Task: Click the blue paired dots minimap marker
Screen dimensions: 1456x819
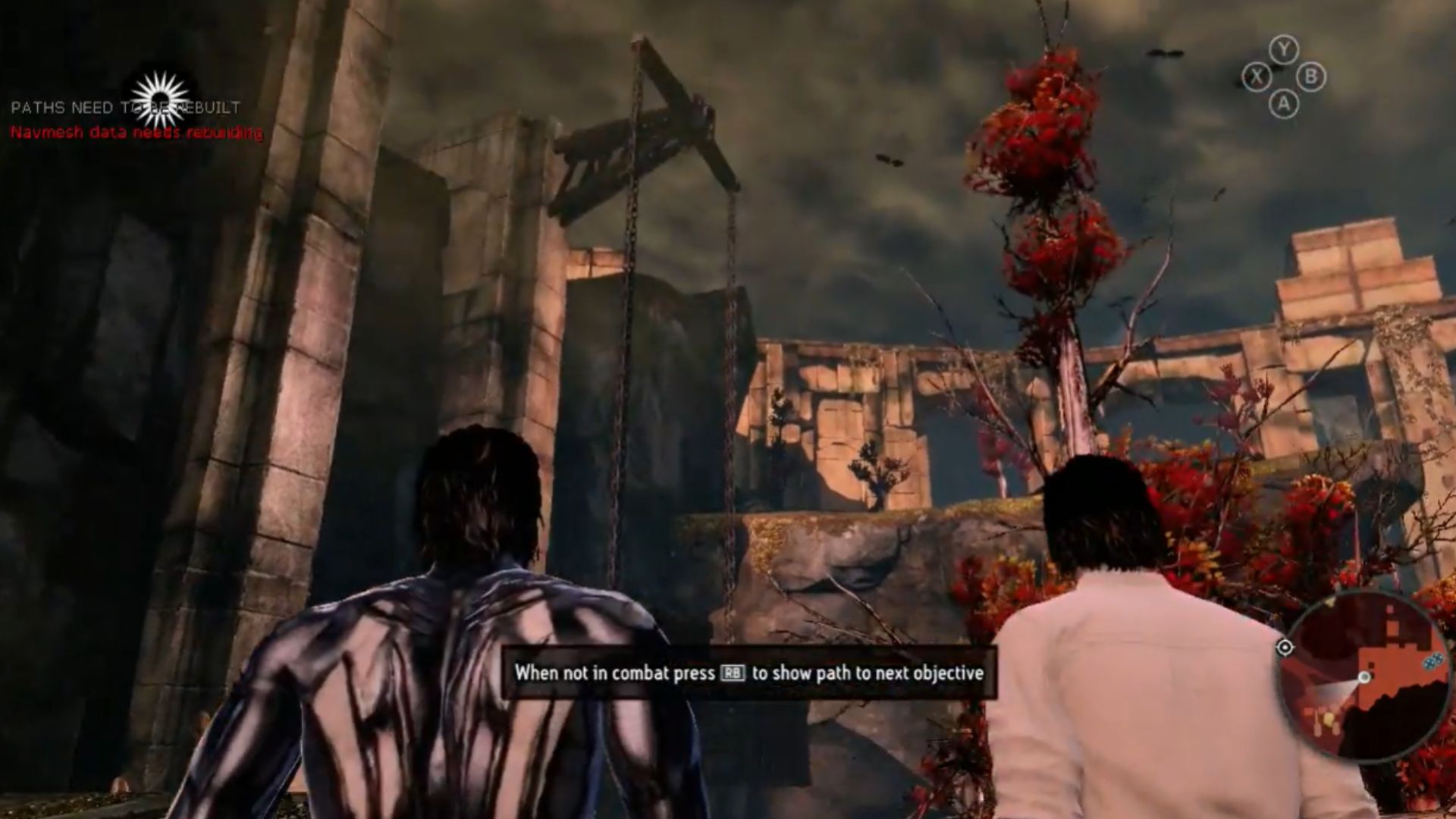Action: [1432, 661]
